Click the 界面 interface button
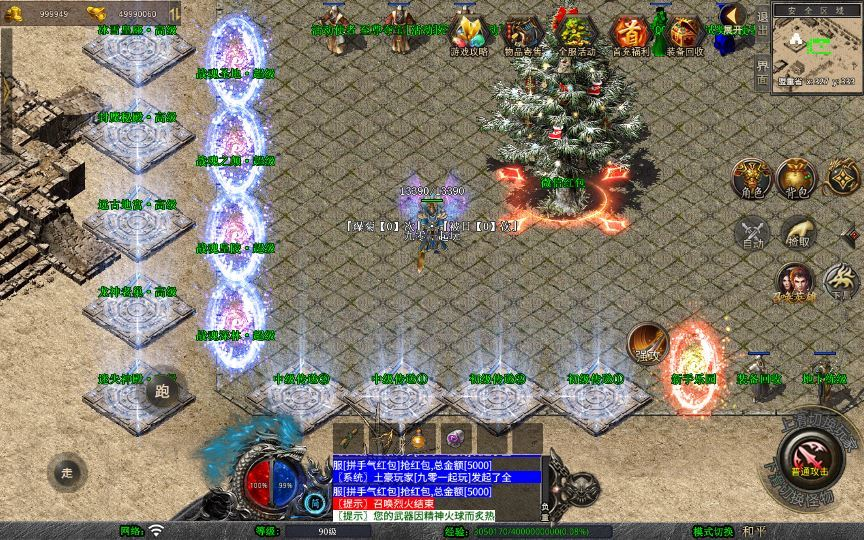 coord(762,71)
